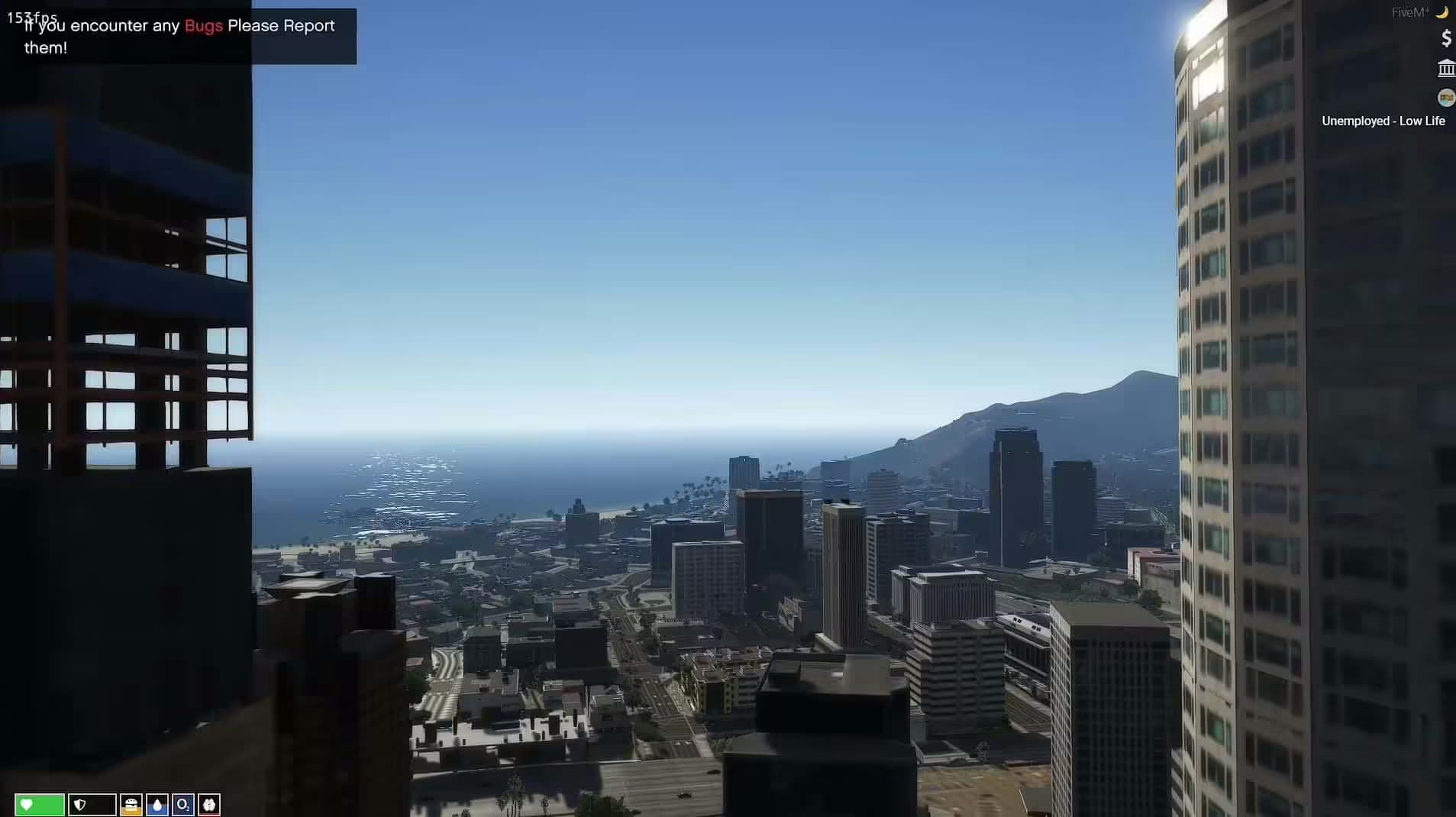Click the FiveM moon icon
Image resolution: width=1456 pixels, height=817 pixels.
click(x=1442, y=12)
